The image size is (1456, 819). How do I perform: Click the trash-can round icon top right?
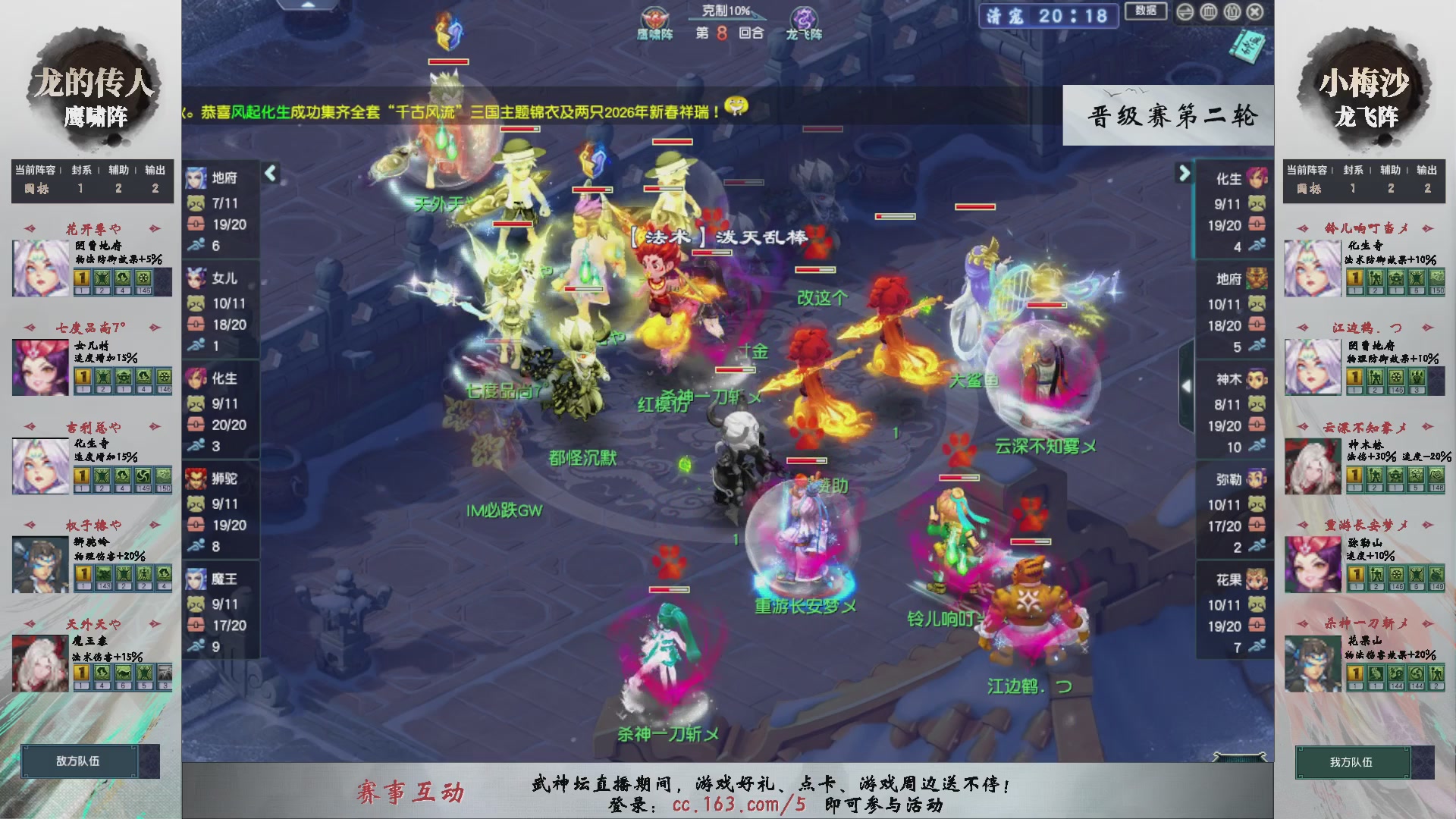click(1208, 11)
